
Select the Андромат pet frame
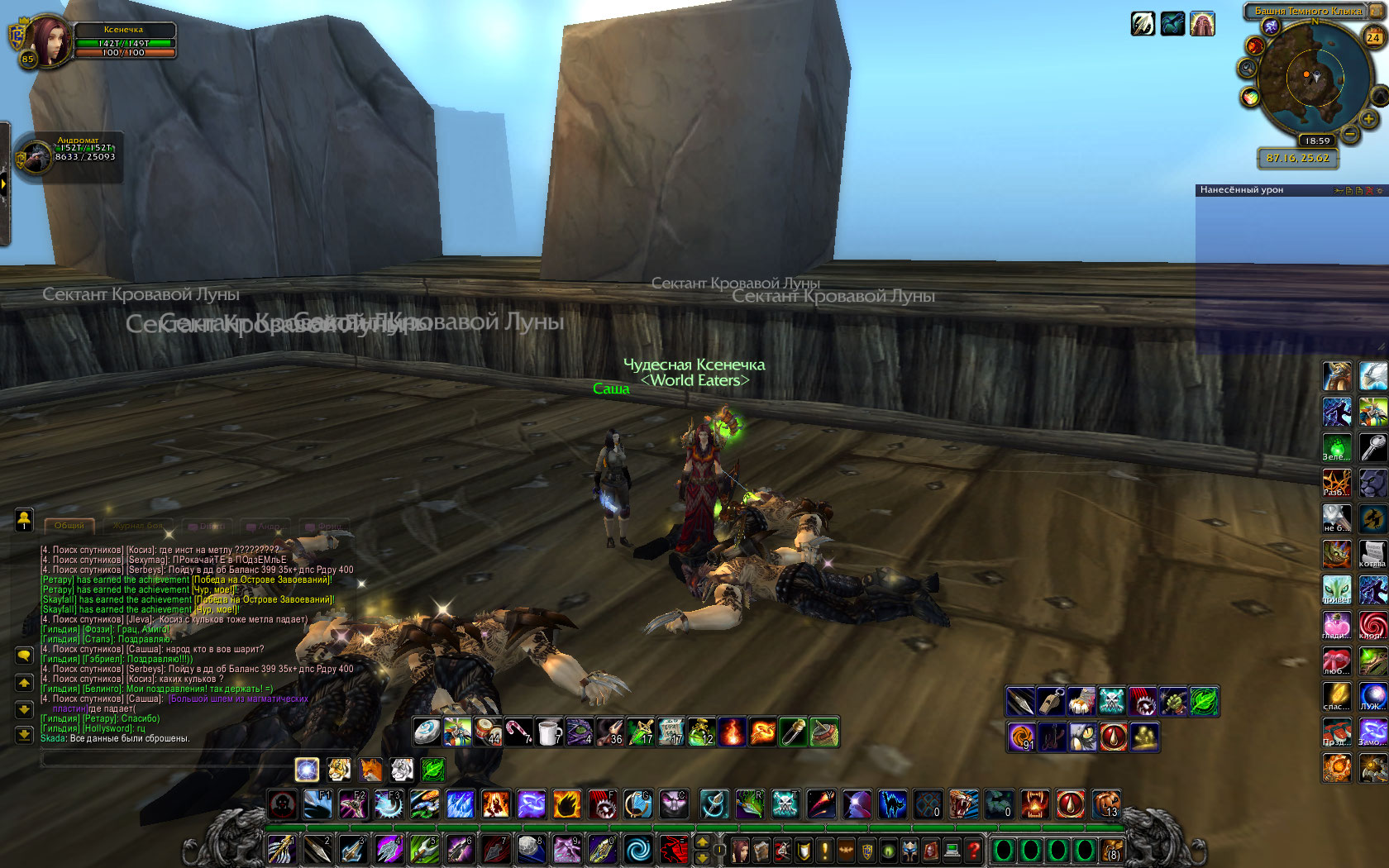pyautogui.click(x=36, y=156)
